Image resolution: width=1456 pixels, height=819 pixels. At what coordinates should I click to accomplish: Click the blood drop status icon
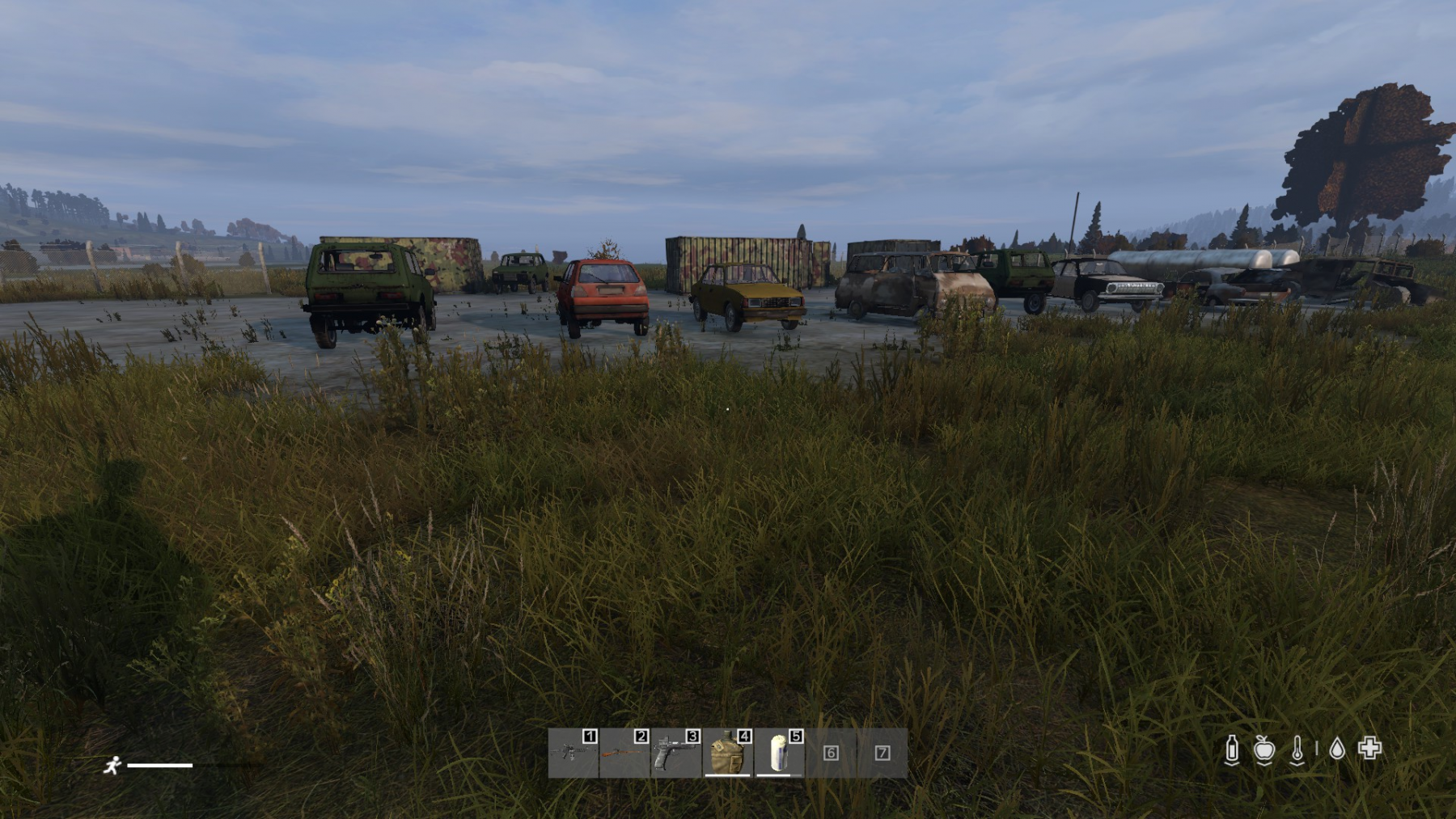pos(1337,749)
